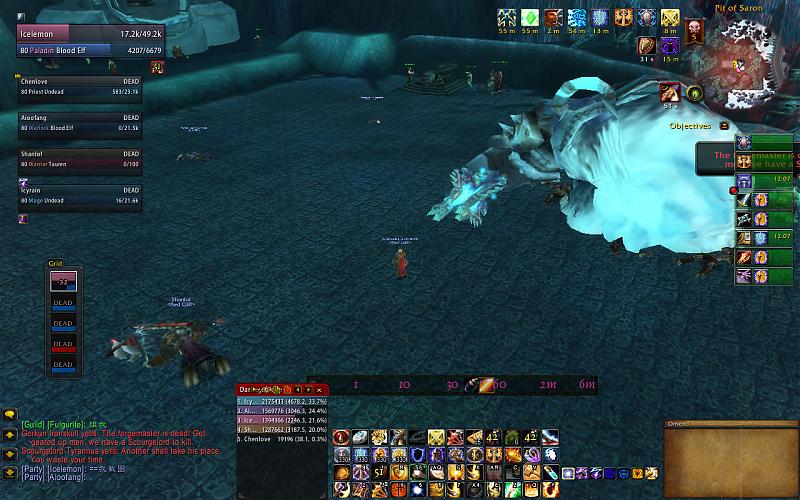Select Shanlol the Warrior's party frame
800x500 pixels.
[x=78, y=159]
